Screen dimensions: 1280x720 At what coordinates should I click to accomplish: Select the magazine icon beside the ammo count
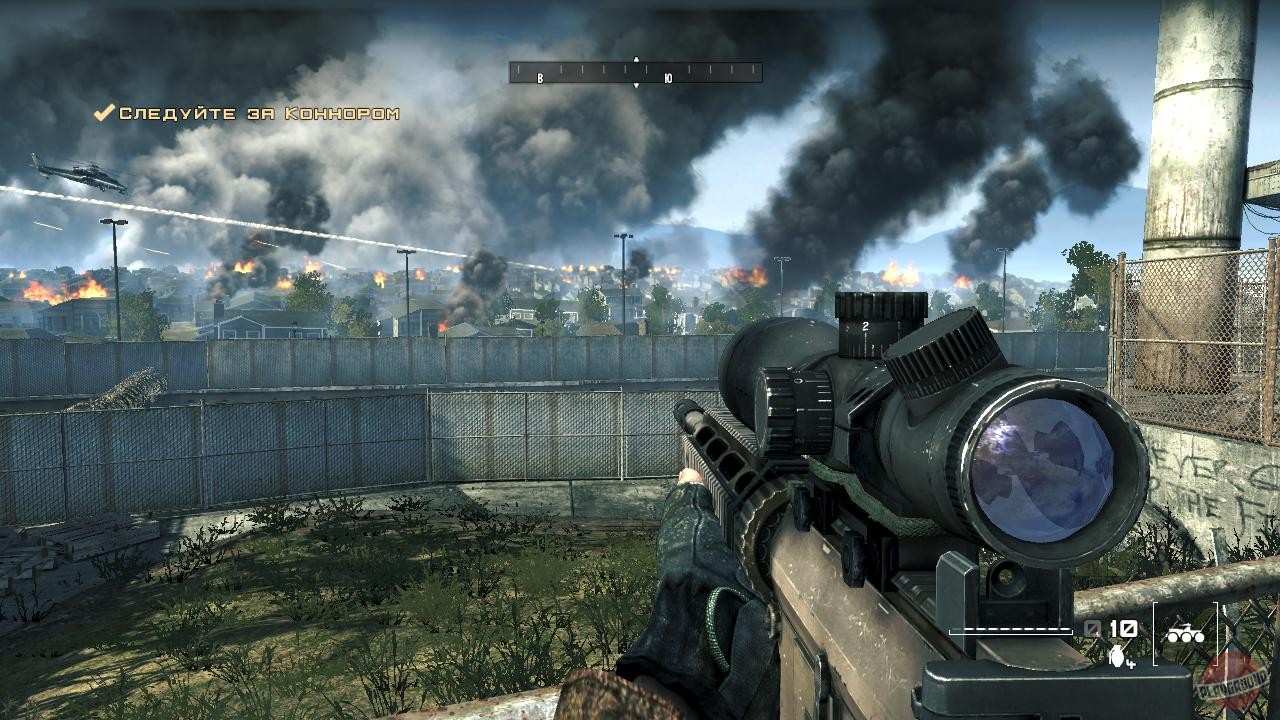point(1092,627)
